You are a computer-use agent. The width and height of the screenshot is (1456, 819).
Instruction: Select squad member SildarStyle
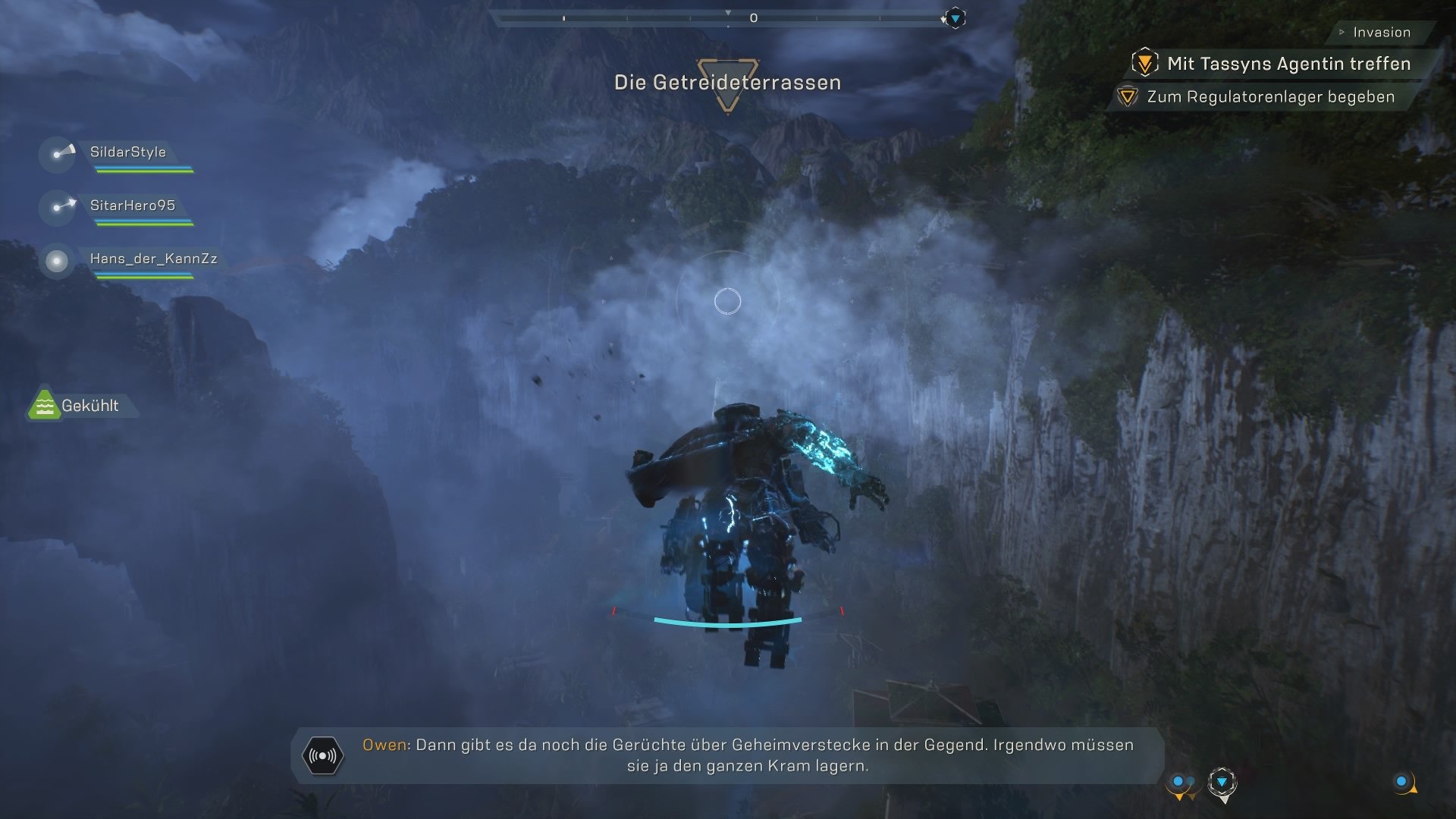(x=127, y=152)
